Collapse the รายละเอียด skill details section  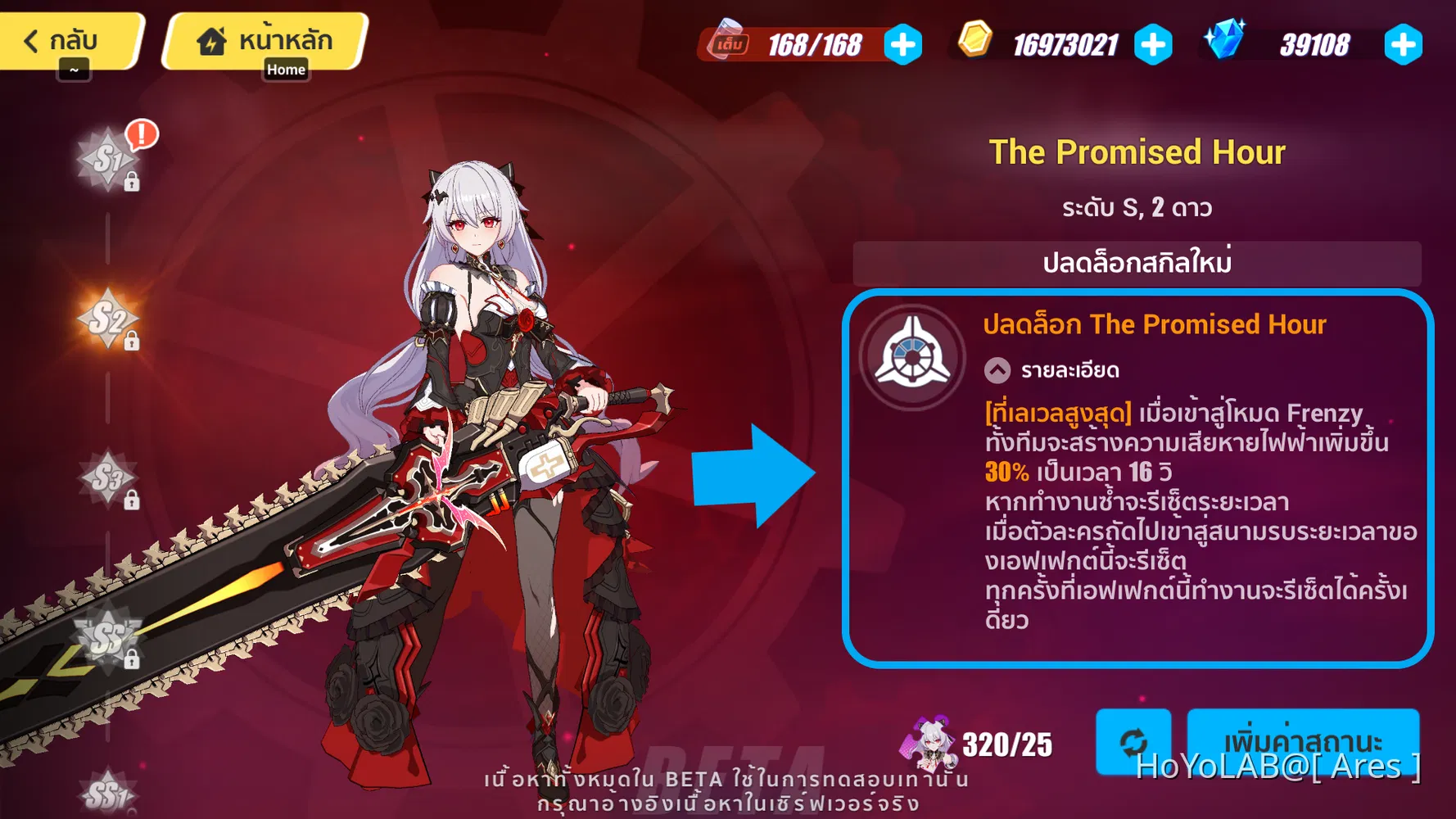tap(996, 370)
